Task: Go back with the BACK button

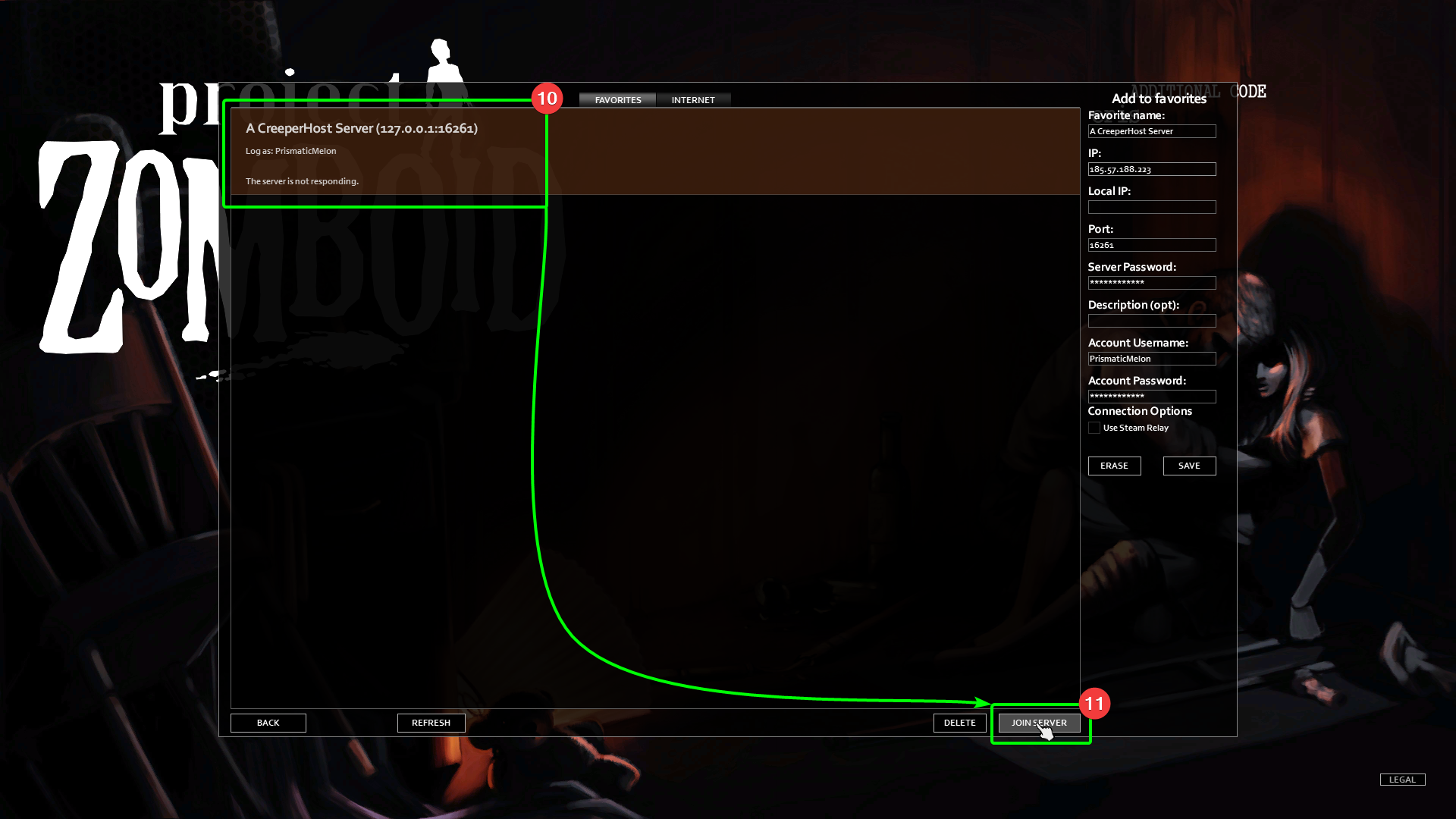Action: coord(268,723)
